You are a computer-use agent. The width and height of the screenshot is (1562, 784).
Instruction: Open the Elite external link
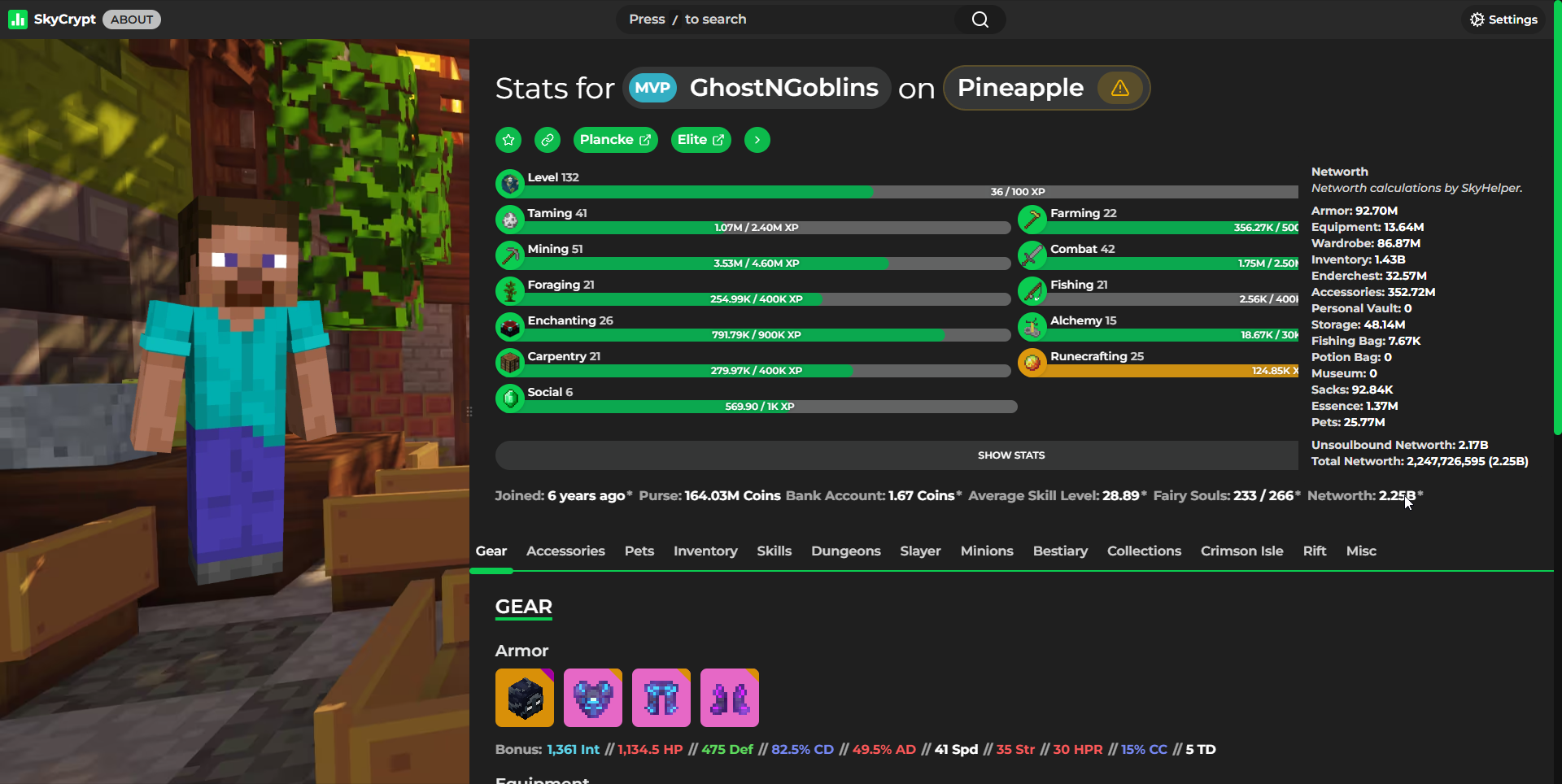pyautogui.click(x=700, y=139)
